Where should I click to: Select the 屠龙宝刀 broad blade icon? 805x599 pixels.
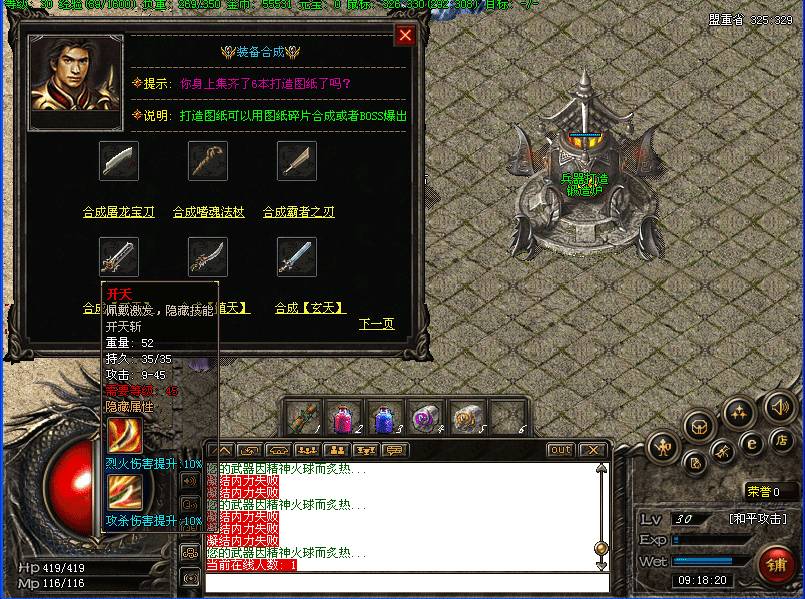(x=119, y=161)
